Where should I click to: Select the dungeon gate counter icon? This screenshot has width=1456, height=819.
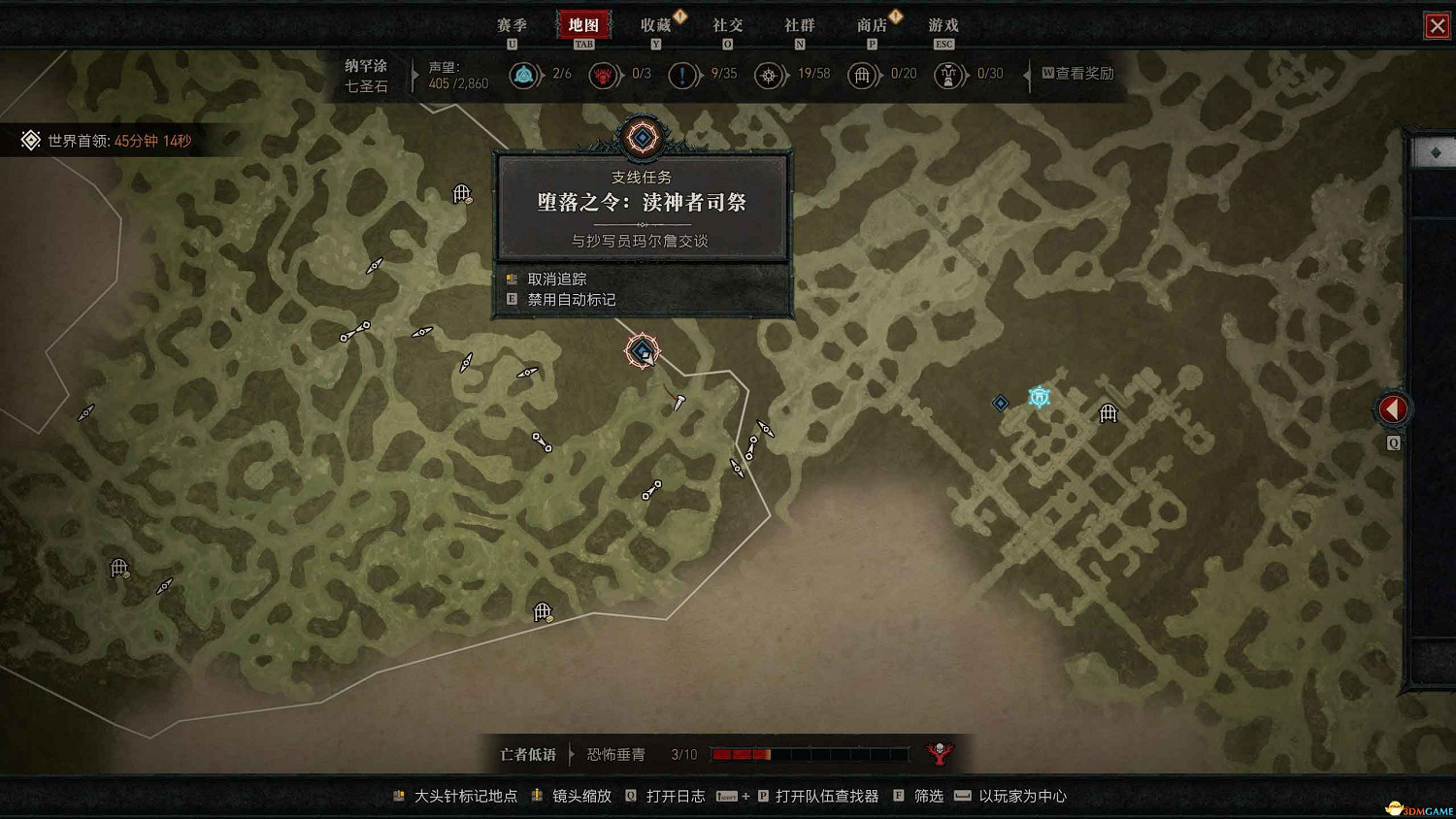click(863, 75)
